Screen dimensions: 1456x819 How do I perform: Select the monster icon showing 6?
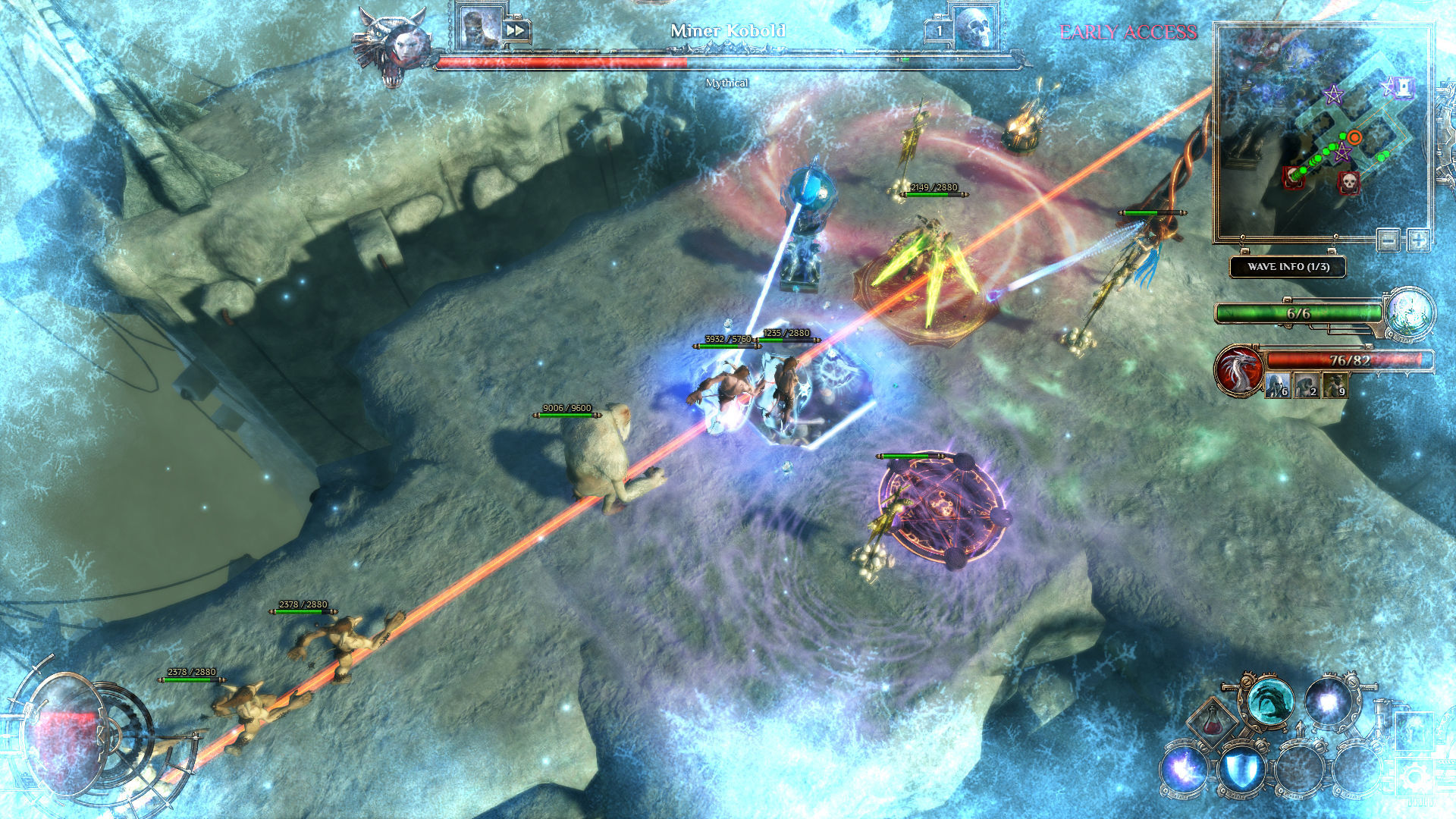click(x=1277, y=386)
